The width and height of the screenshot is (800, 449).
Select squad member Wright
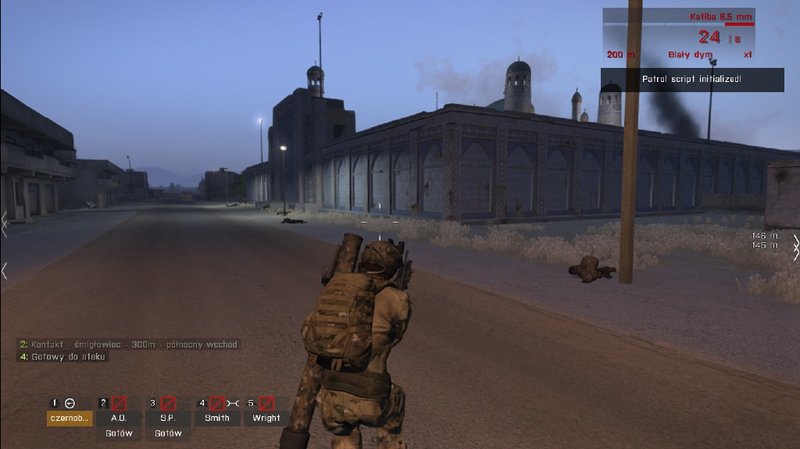tap(265, 418)
